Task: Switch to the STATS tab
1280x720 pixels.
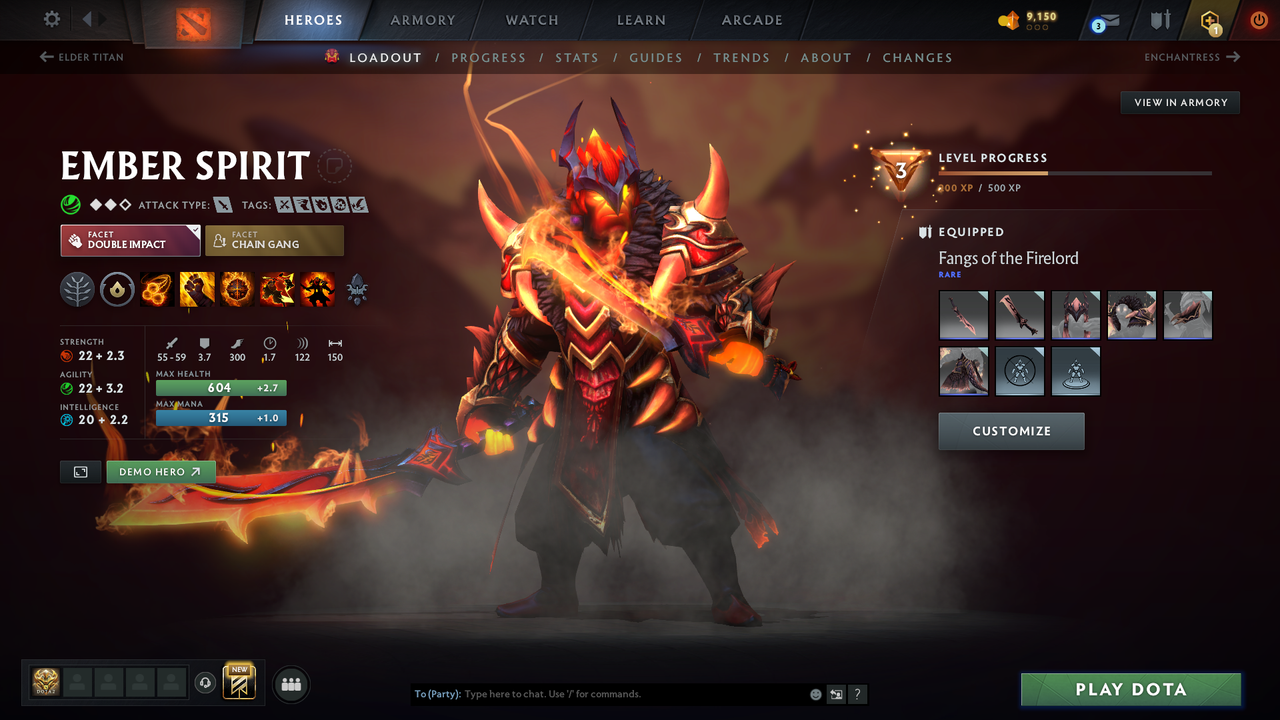Action: point(577,57)
